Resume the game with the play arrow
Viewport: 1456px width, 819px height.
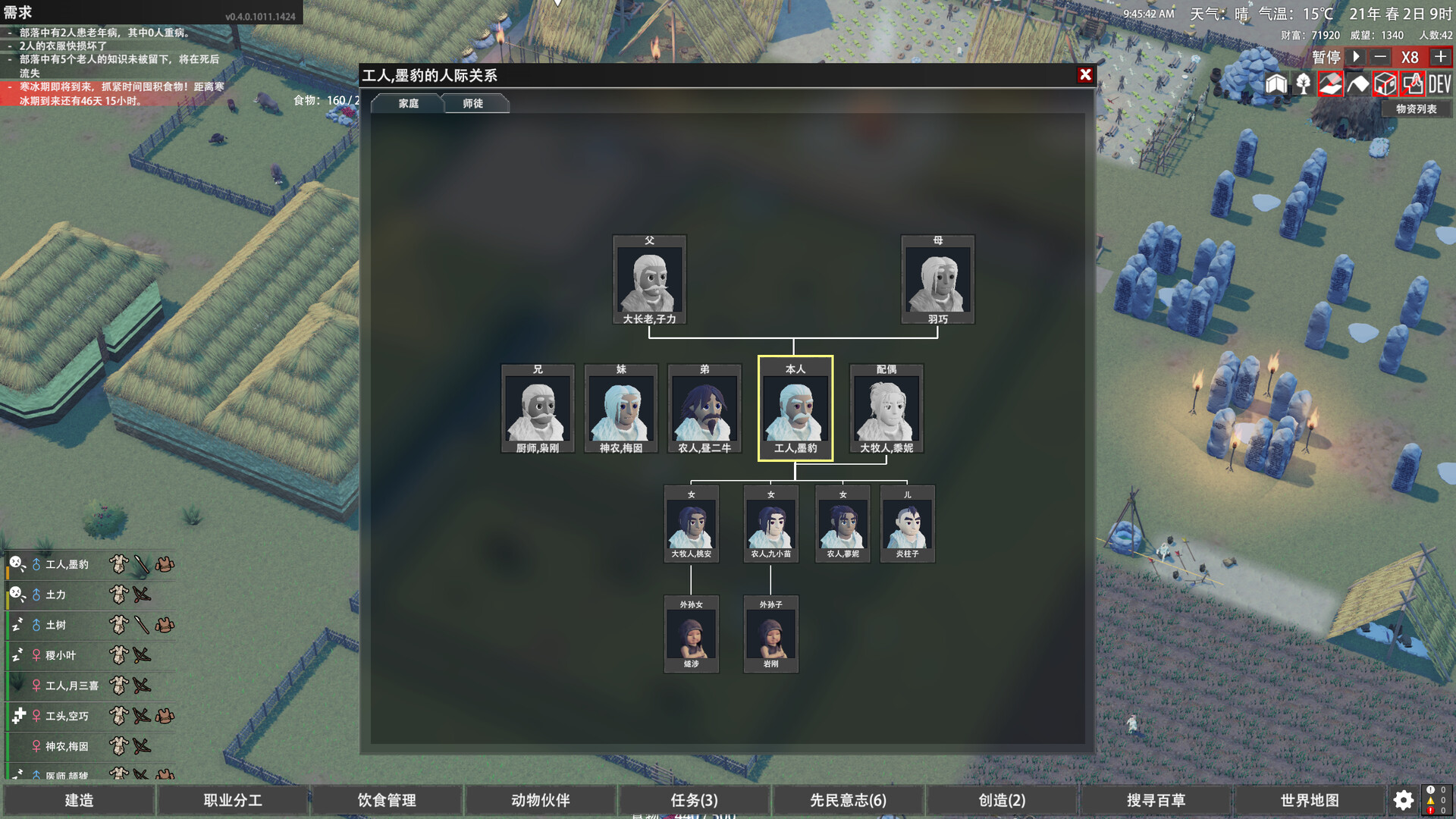[1354, 57]
